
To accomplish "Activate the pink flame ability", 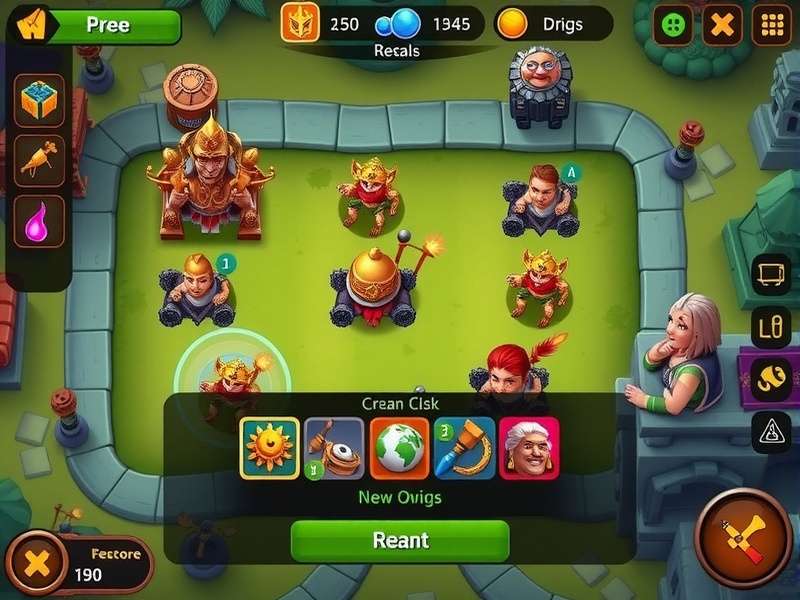I will pyautogui.click(x=40, y=220).
